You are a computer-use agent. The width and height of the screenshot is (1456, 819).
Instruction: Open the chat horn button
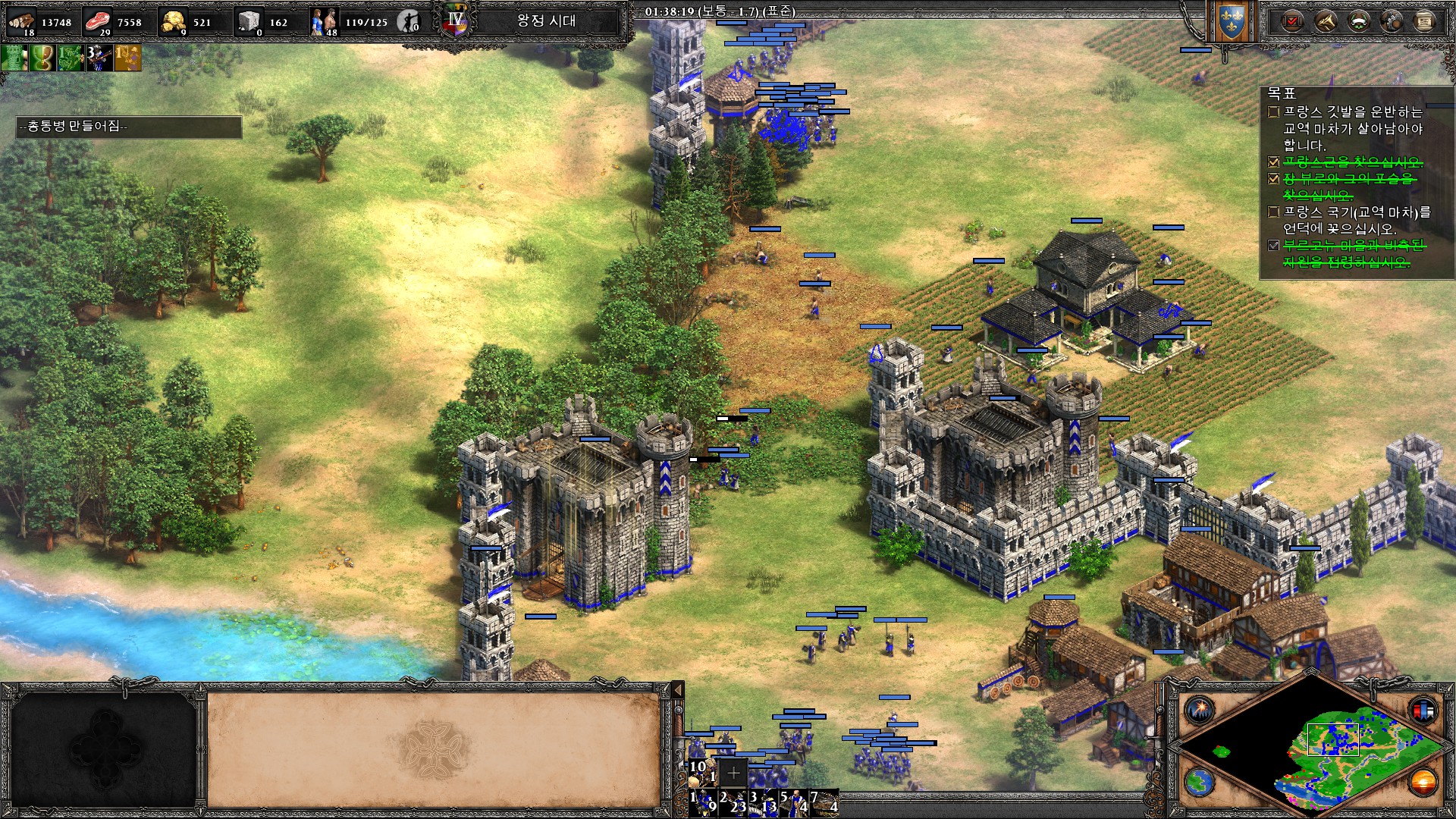coord(1326,21)
